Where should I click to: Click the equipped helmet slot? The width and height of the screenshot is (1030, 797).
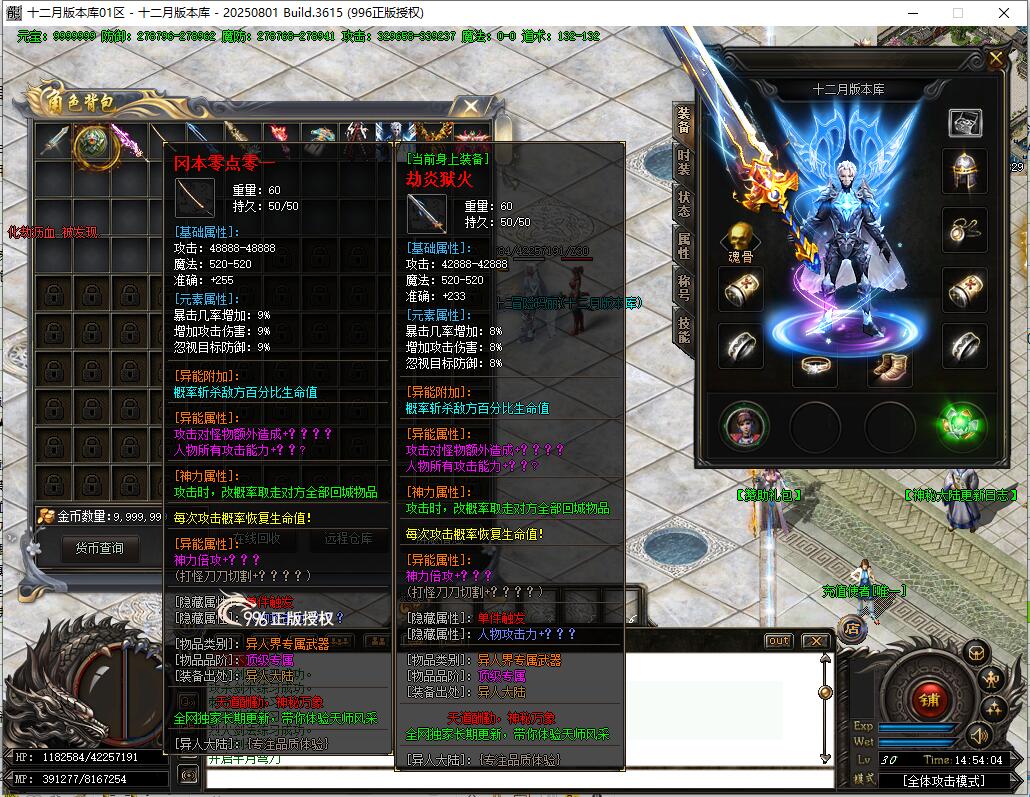click(964, 171)
